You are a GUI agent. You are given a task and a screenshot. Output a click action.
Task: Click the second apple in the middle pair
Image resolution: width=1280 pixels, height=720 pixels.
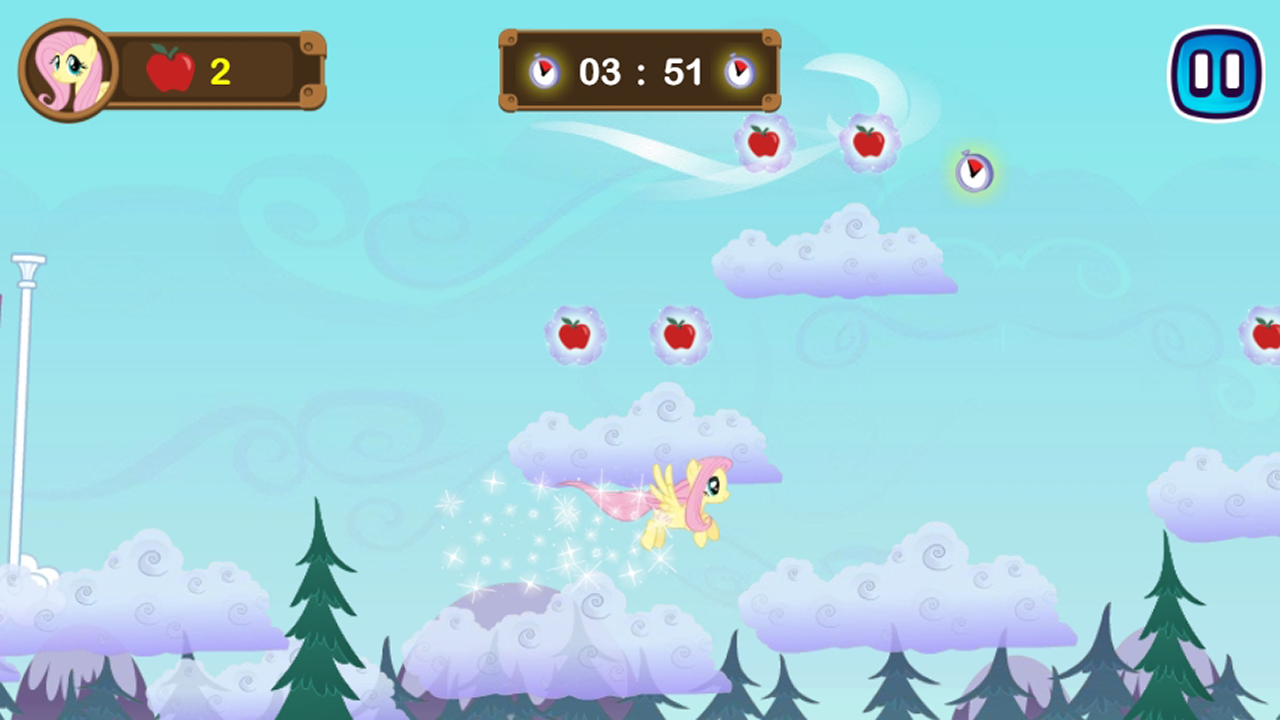[680, 335]
